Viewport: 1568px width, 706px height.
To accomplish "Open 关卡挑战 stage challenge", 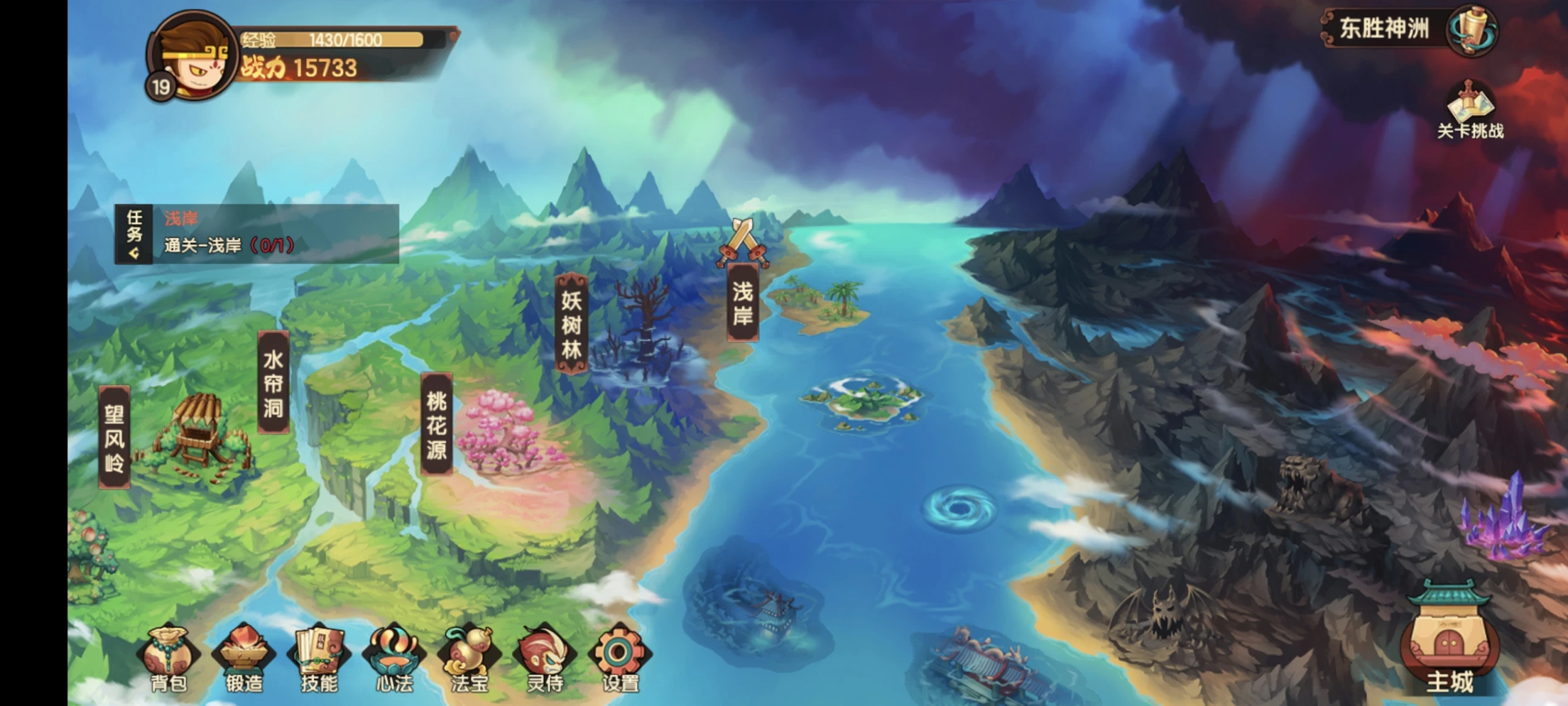I will coord(1470,112).
